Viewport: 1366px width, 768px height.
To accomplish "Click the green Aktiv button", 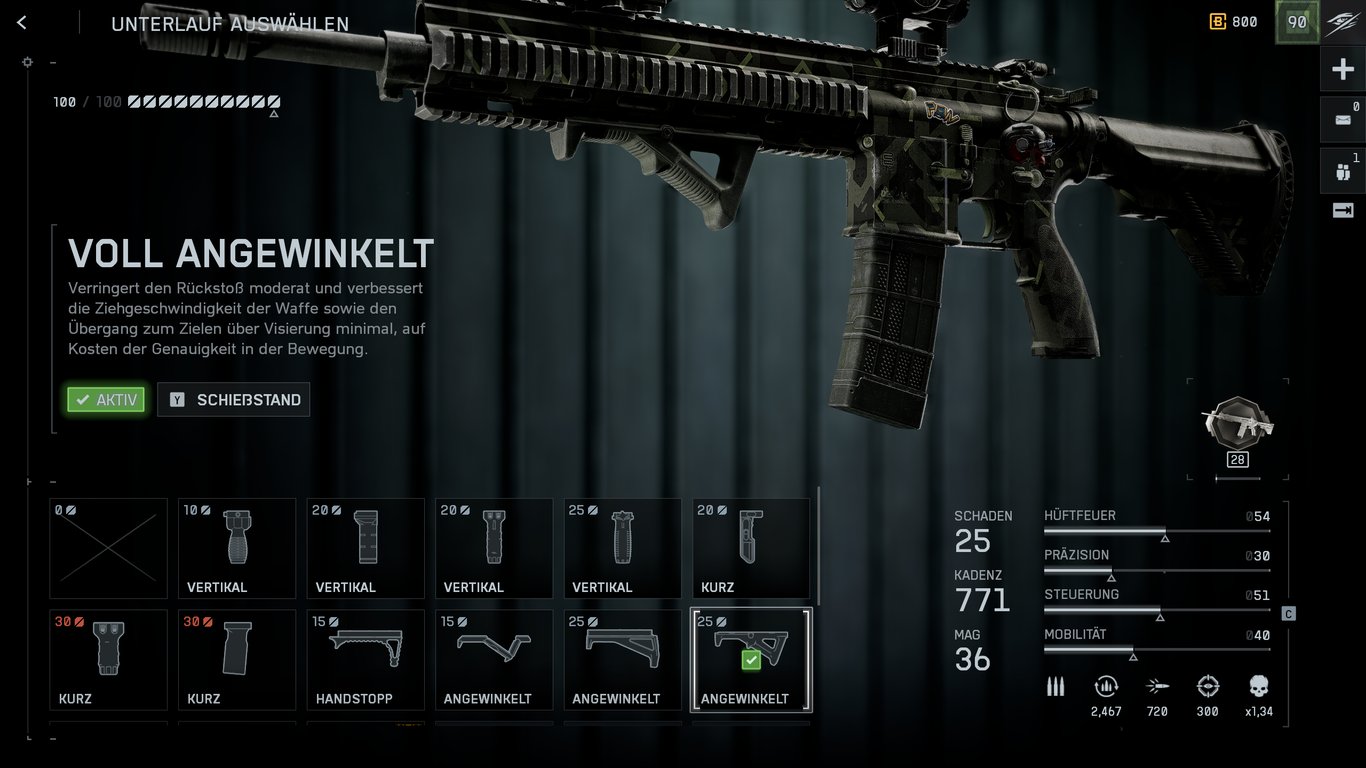I will tap(106, 400).
